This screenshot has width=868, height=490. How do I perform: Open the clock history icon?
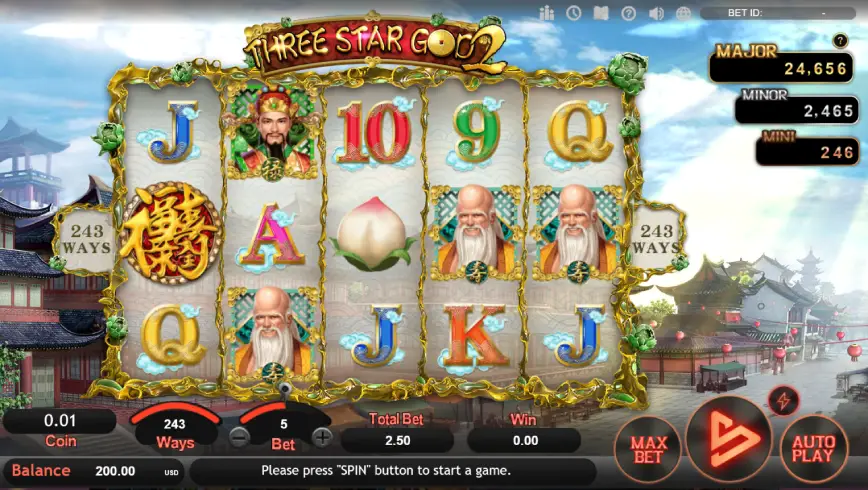(574, 13)
